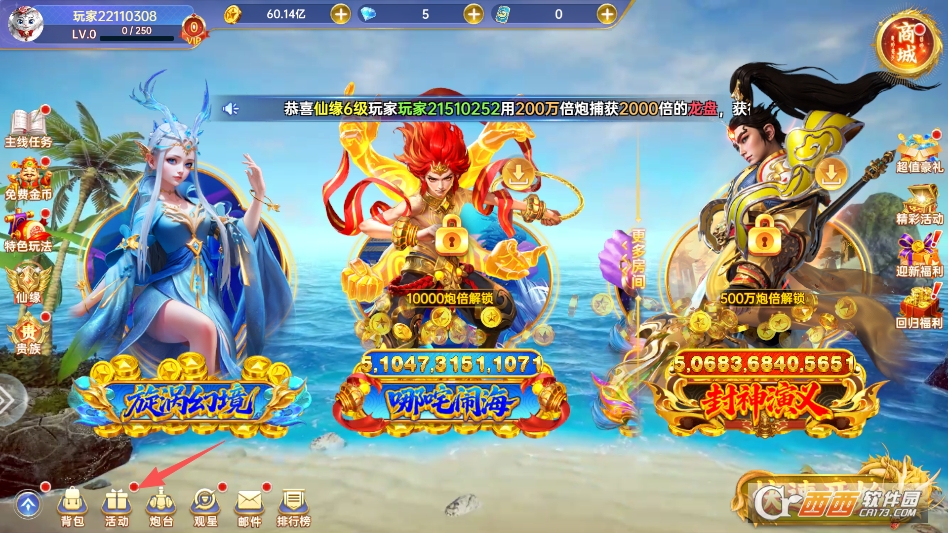Open the 炮台 cannon menu
This screenshot has width=948, height=533.
click(162, 507)
